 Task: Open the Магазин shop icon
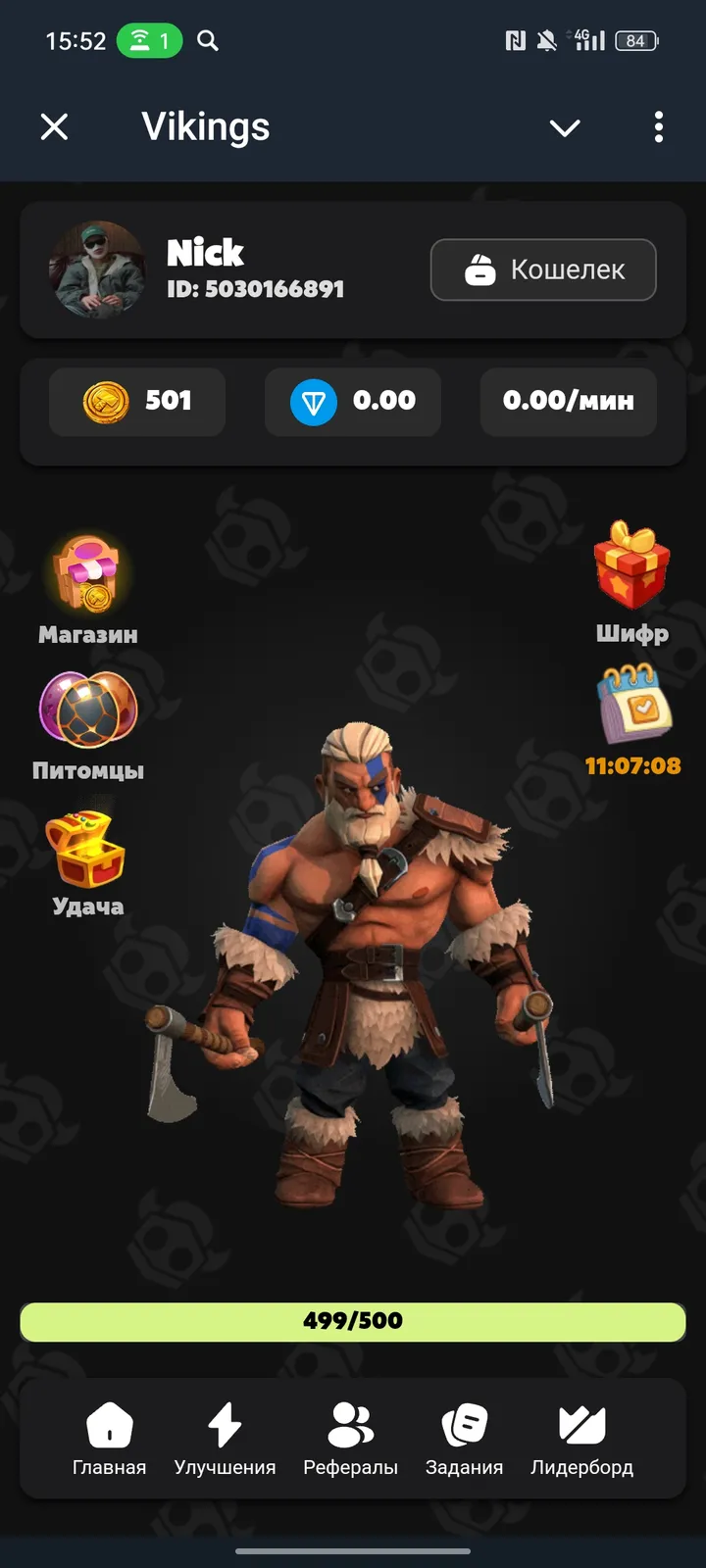pyautogui.click(x=88, y=575)
